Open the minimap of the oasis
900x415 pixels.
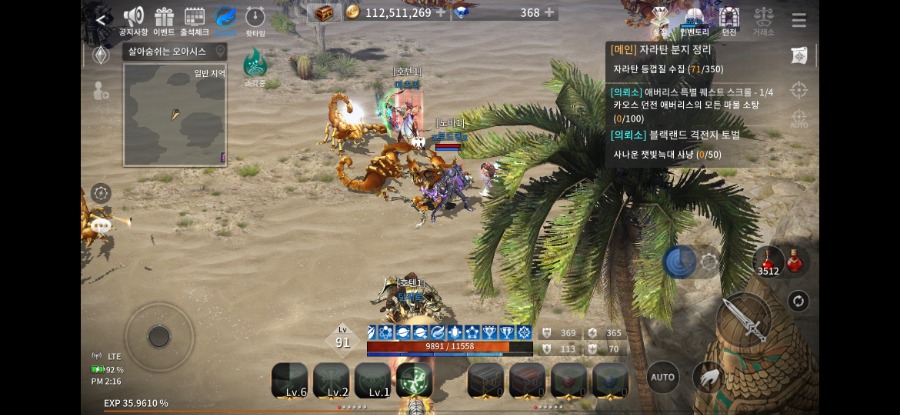(x=174, y=114)
